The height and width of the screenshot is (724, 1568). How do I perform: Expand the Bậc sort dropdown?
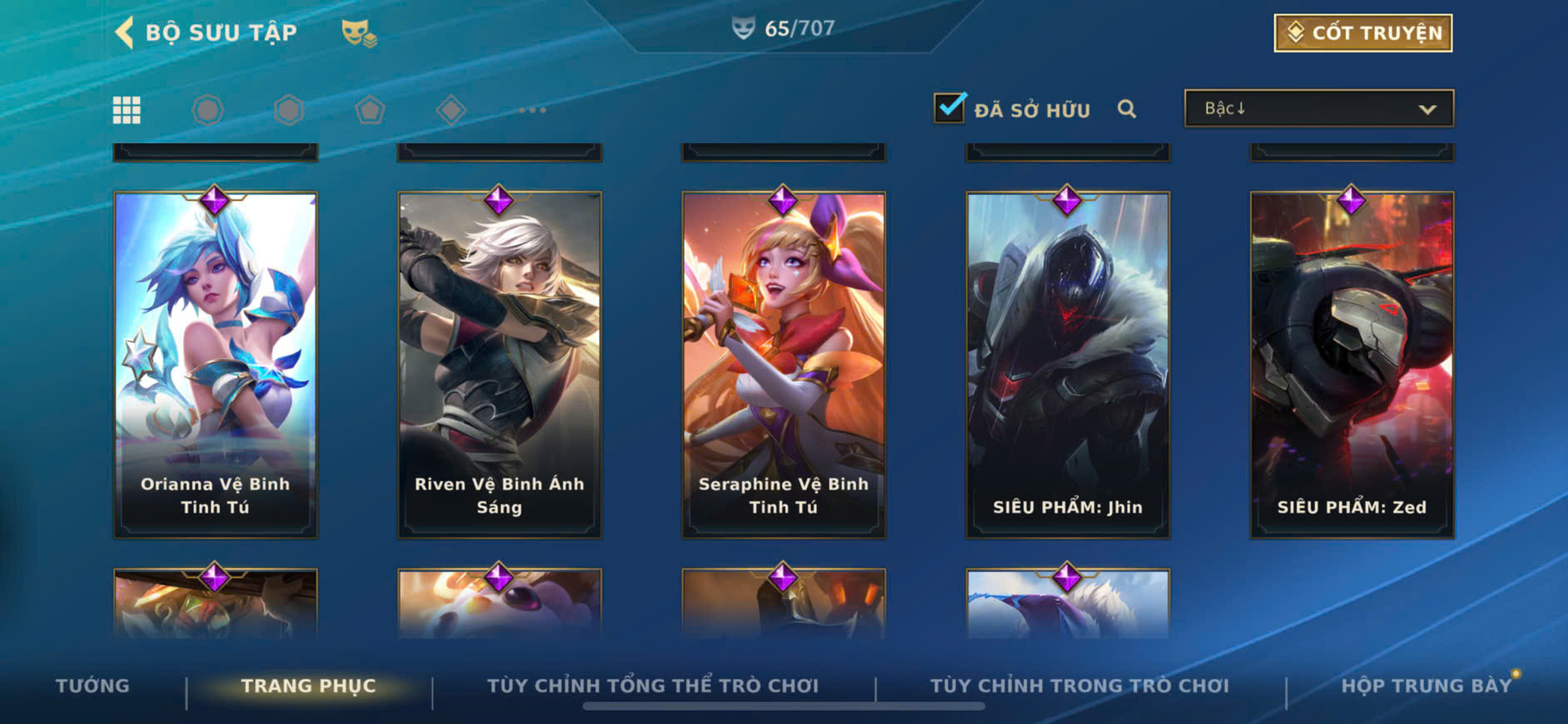[1318, 109]
